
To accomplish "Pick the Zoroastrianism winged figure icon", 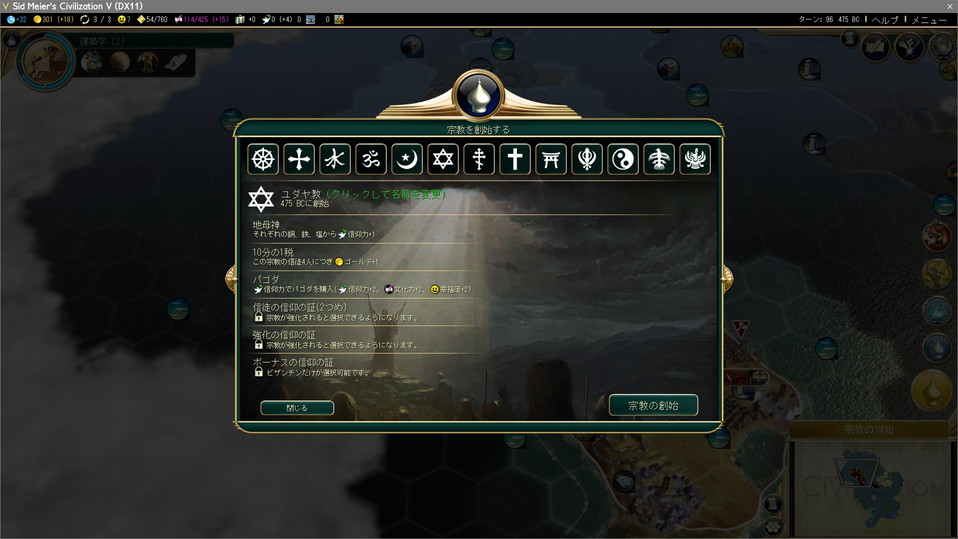I will click(695, 159).
